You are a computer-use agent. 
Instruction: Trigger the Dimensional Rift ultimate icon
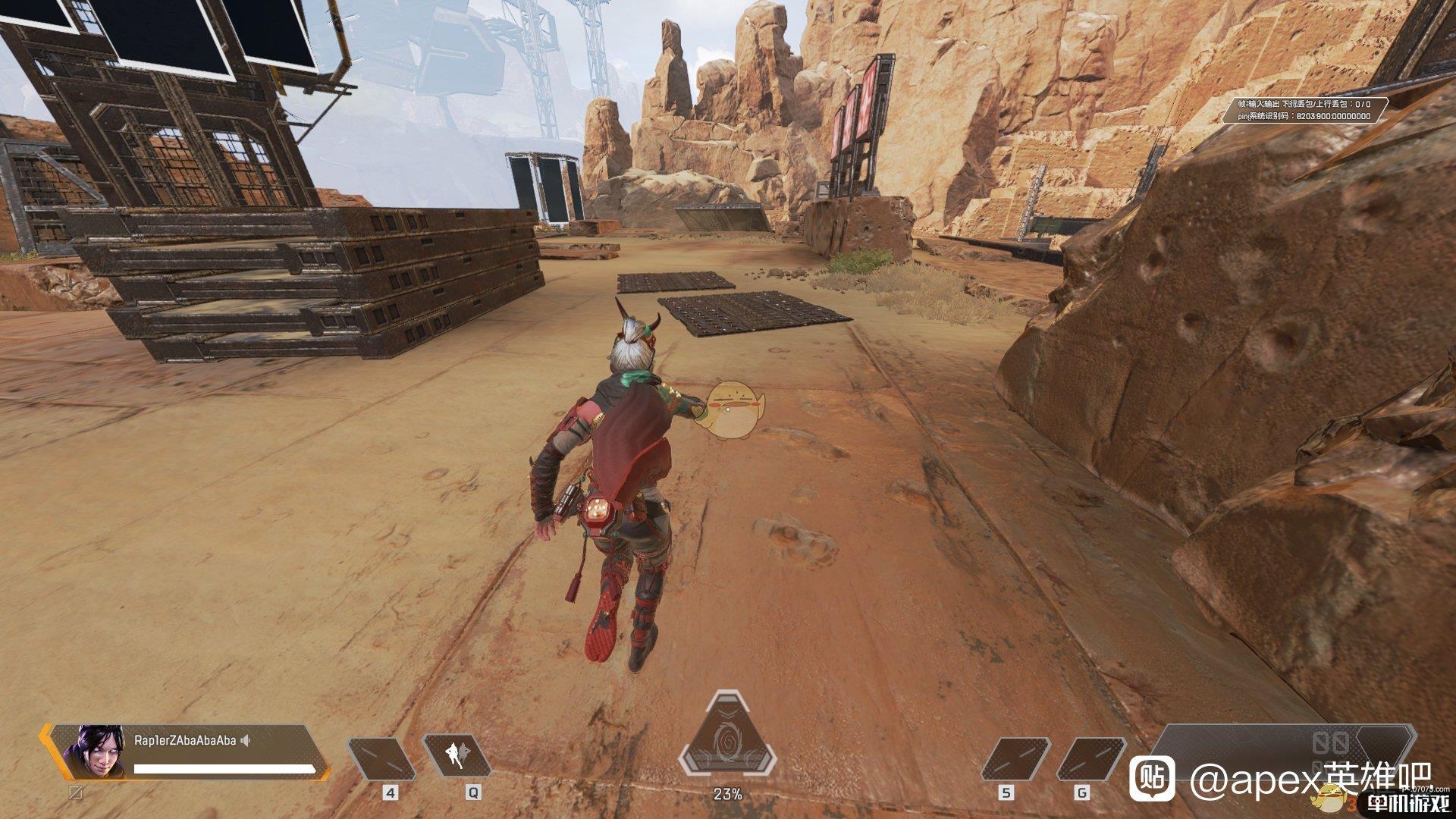click(727, 744)
